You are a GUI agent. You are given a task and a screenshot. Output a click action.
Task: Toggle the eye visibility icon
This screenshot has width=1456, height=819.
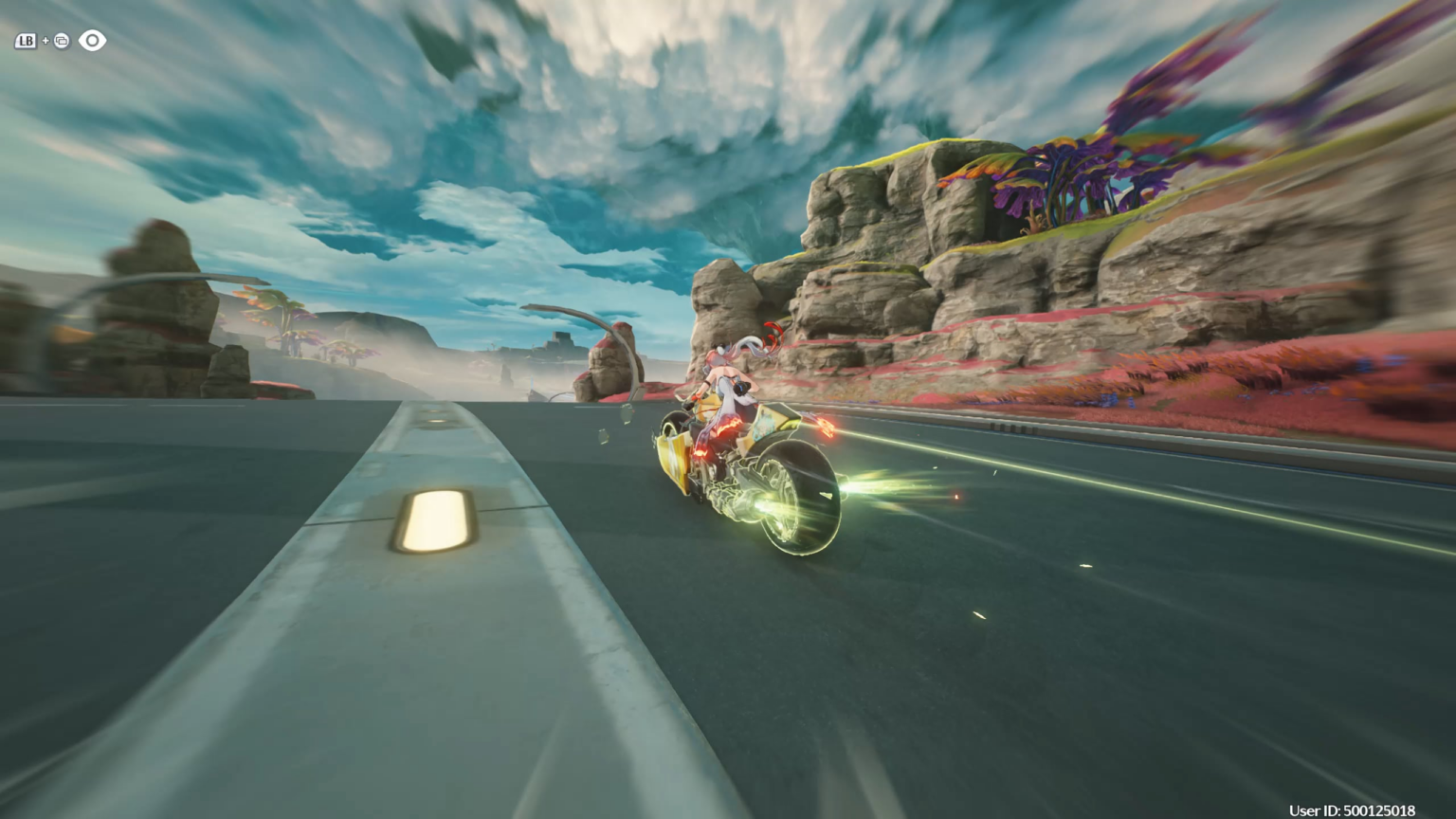point(92,41)
